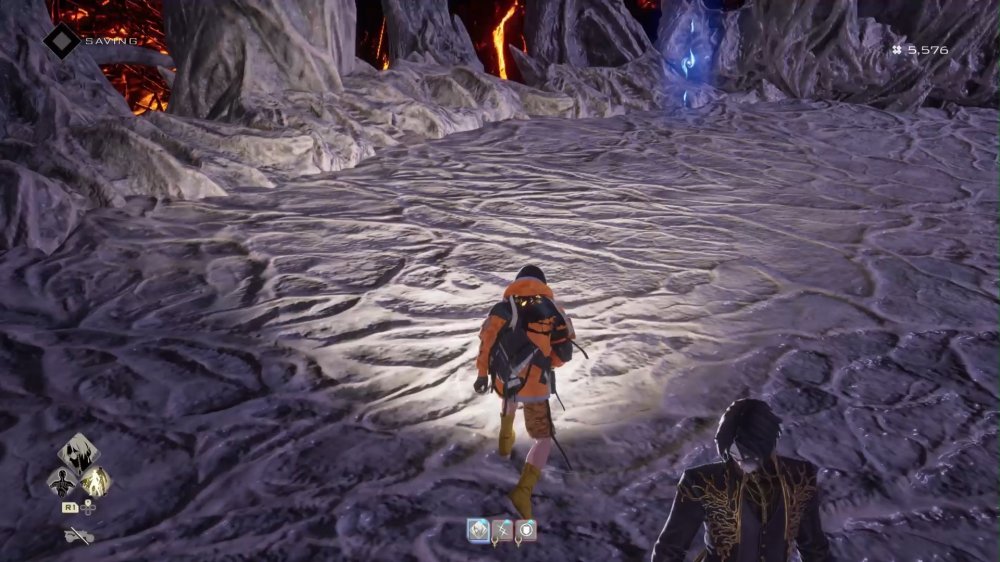Choose the dark torso silhouette party icon
The height and width of the screenshot is (562, 1000).
(x=62, y=482)
